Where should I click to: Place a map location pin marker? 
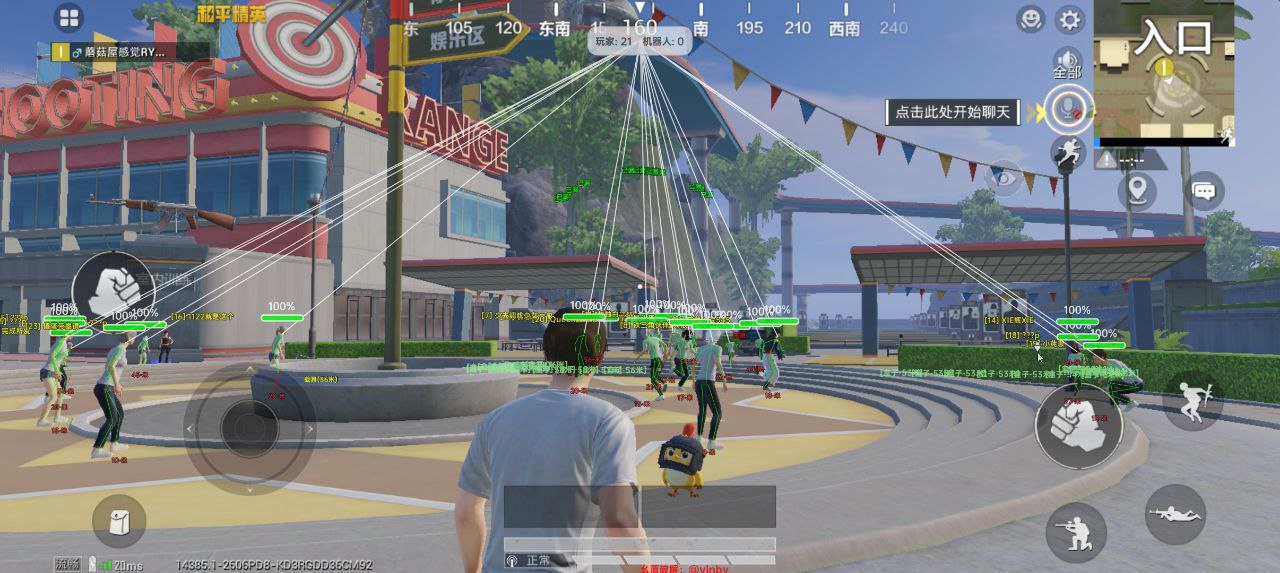click(1137, 190)
